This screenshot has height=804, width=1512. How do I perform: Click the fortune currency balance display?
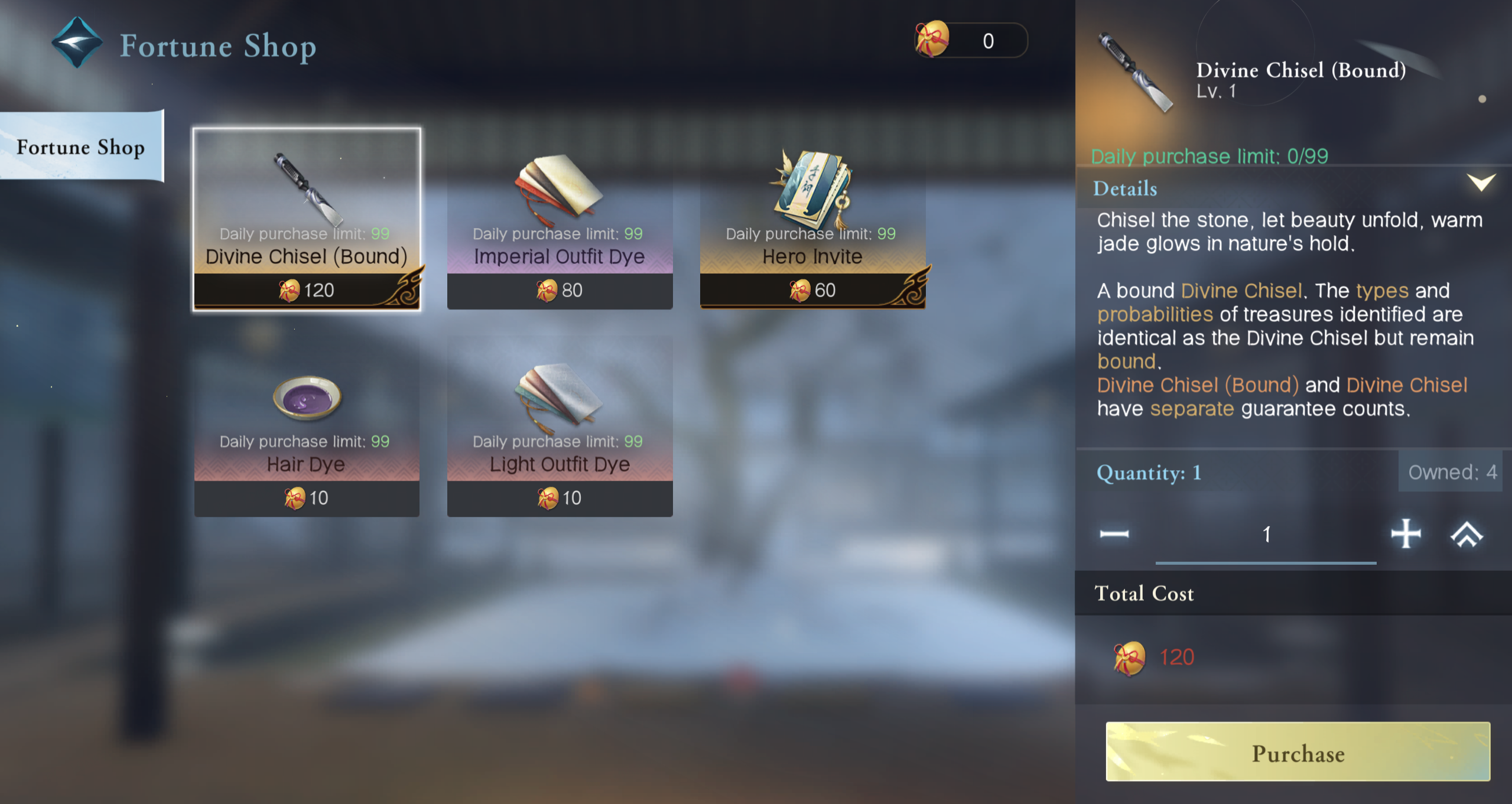pos(971,41)
